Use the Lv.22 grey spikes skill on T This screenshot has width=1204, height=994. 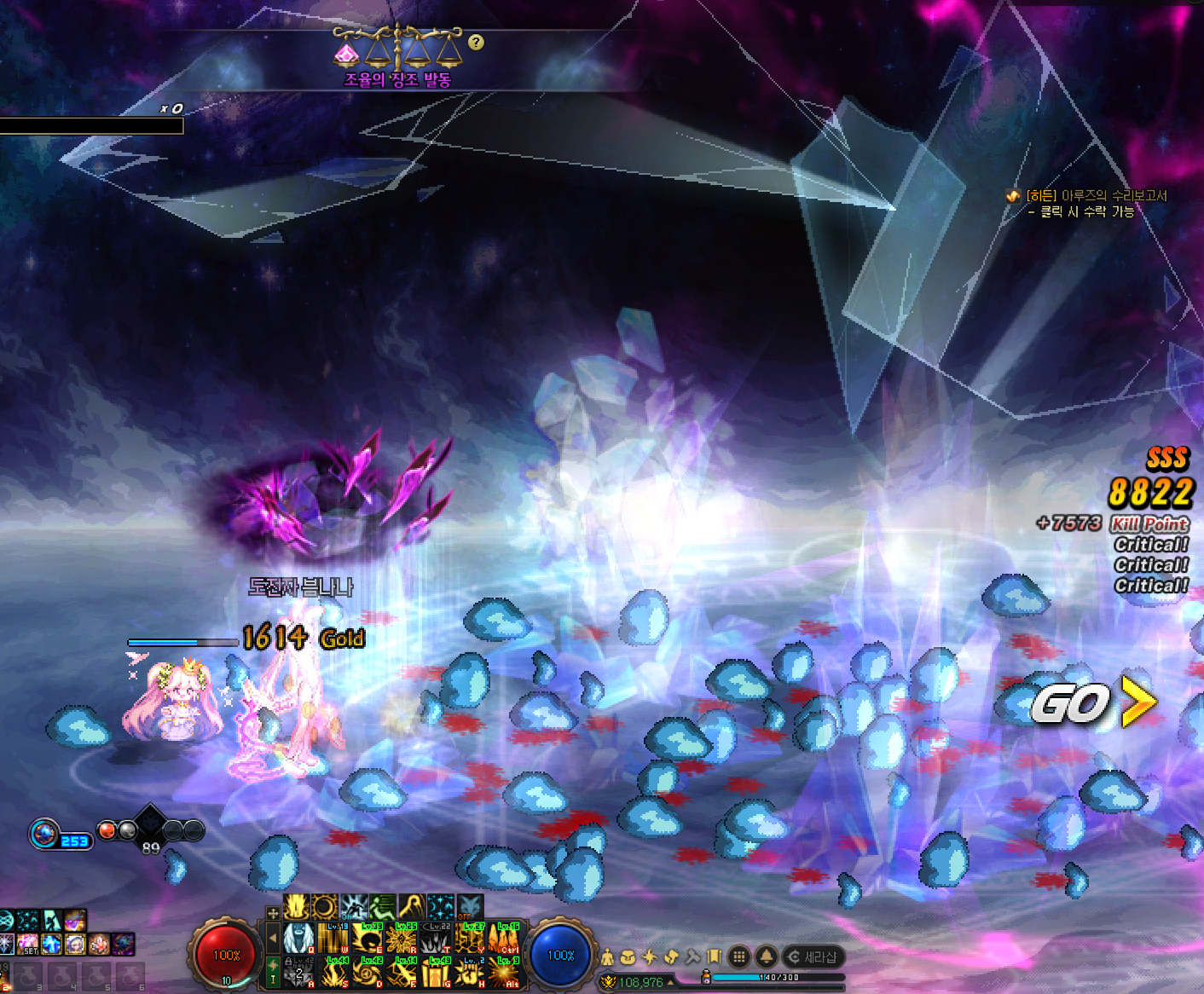436,939
